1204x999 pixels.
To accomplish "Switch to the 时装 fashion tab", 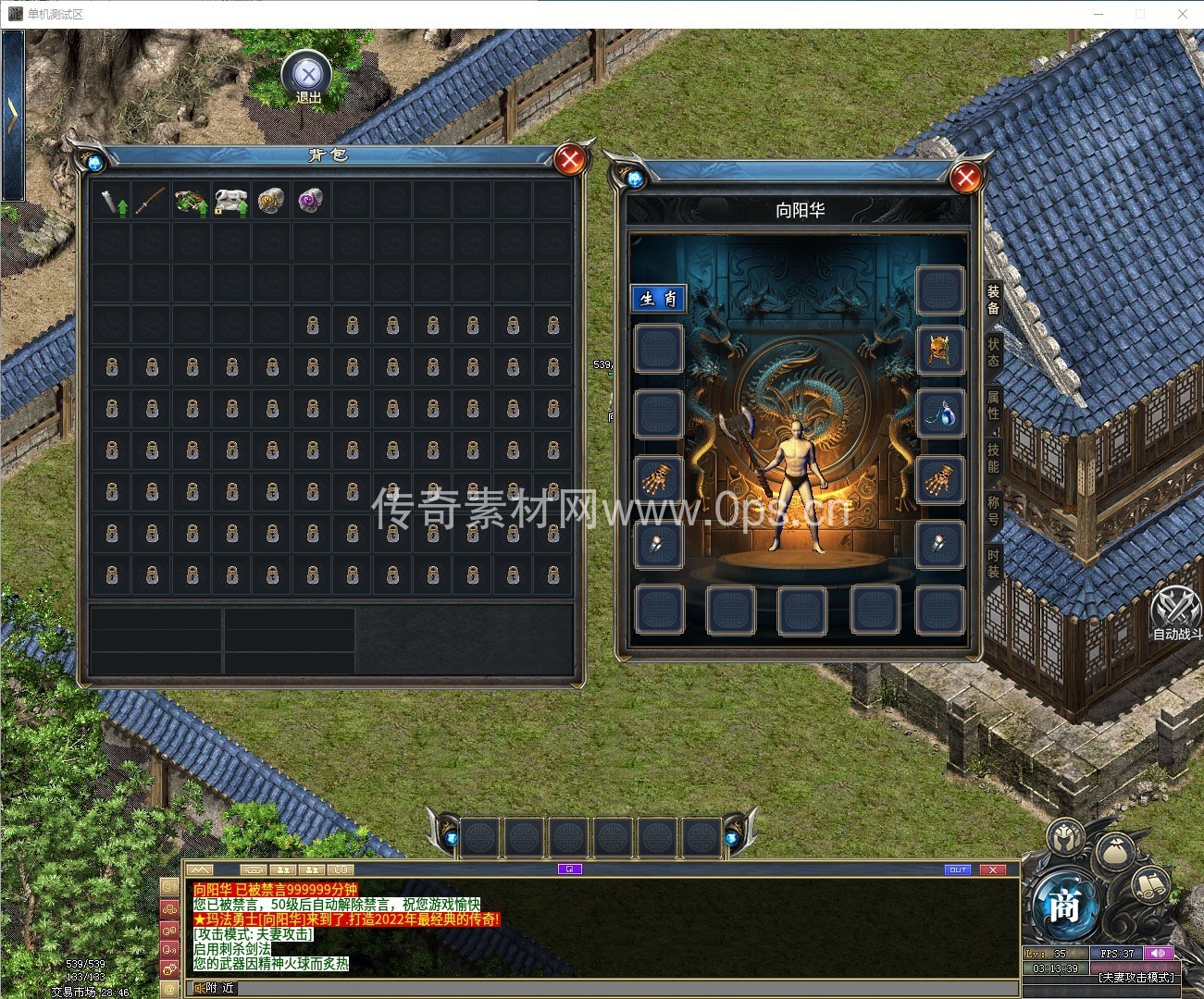I will point(993,562).
